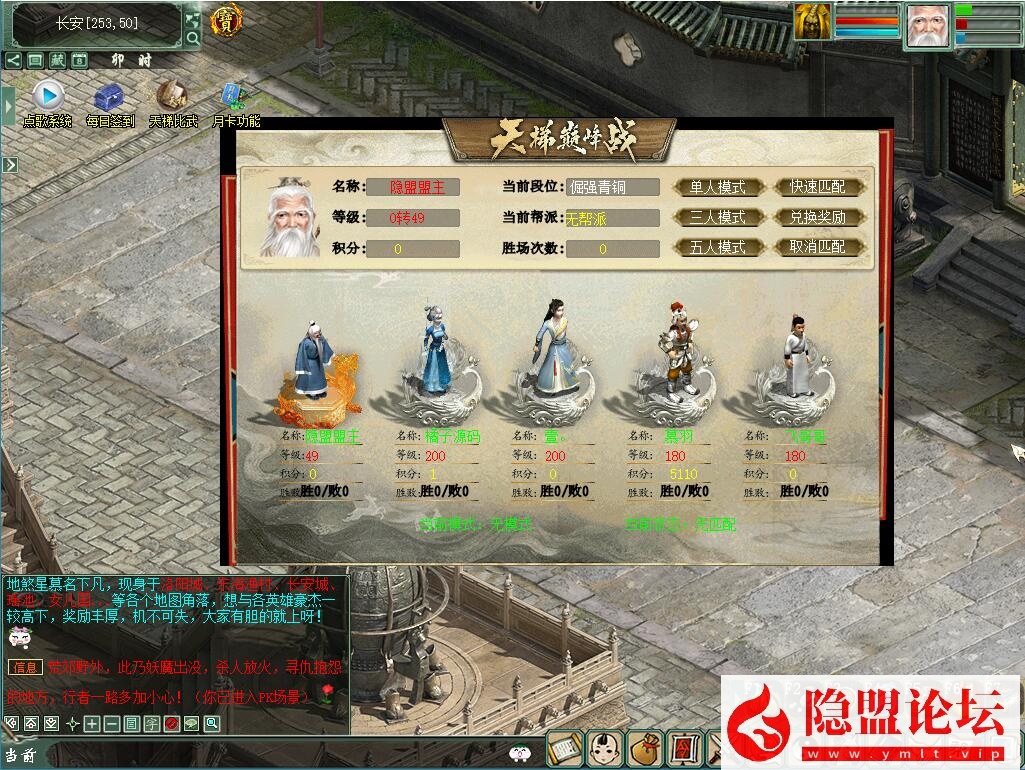The height and width of the screenshot is (770, 1025).
Task: Pick 五人模式 five-player mode
Action: pos(718,247)
